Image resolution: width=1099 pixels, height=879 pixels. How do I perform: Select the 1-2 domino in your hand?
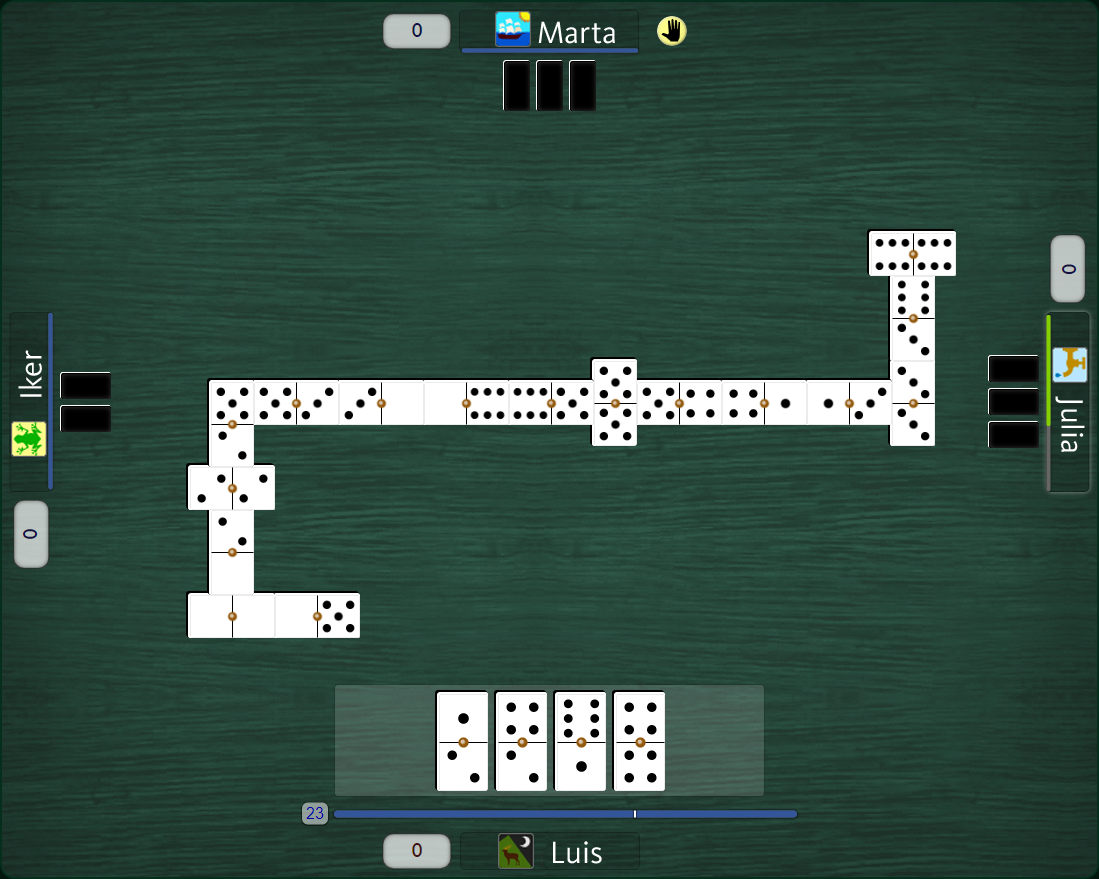(x=462, y=741)
